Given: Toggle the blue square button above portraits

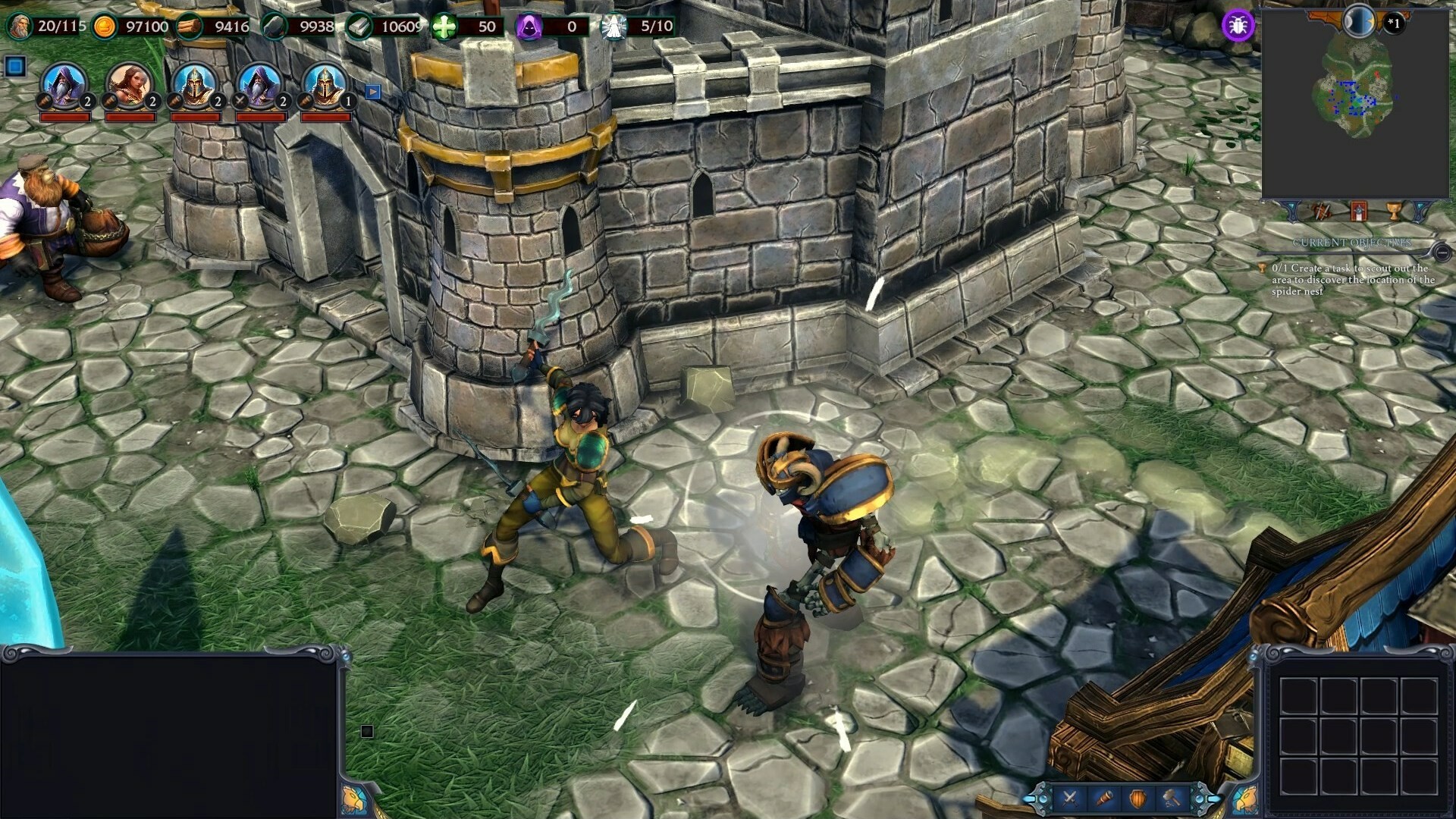Looking at the screenshot, I should [x=15, y=67].
